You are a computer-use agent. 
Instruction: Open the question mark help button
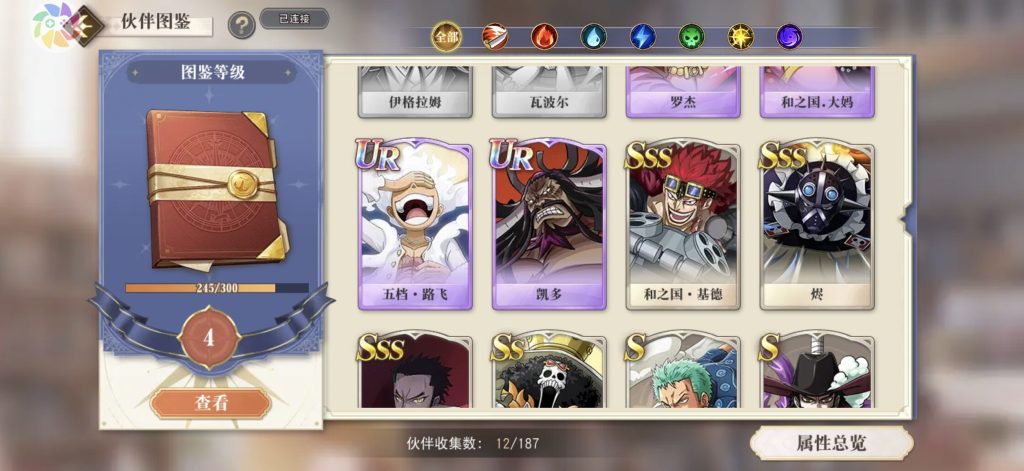tap(241, 25)
